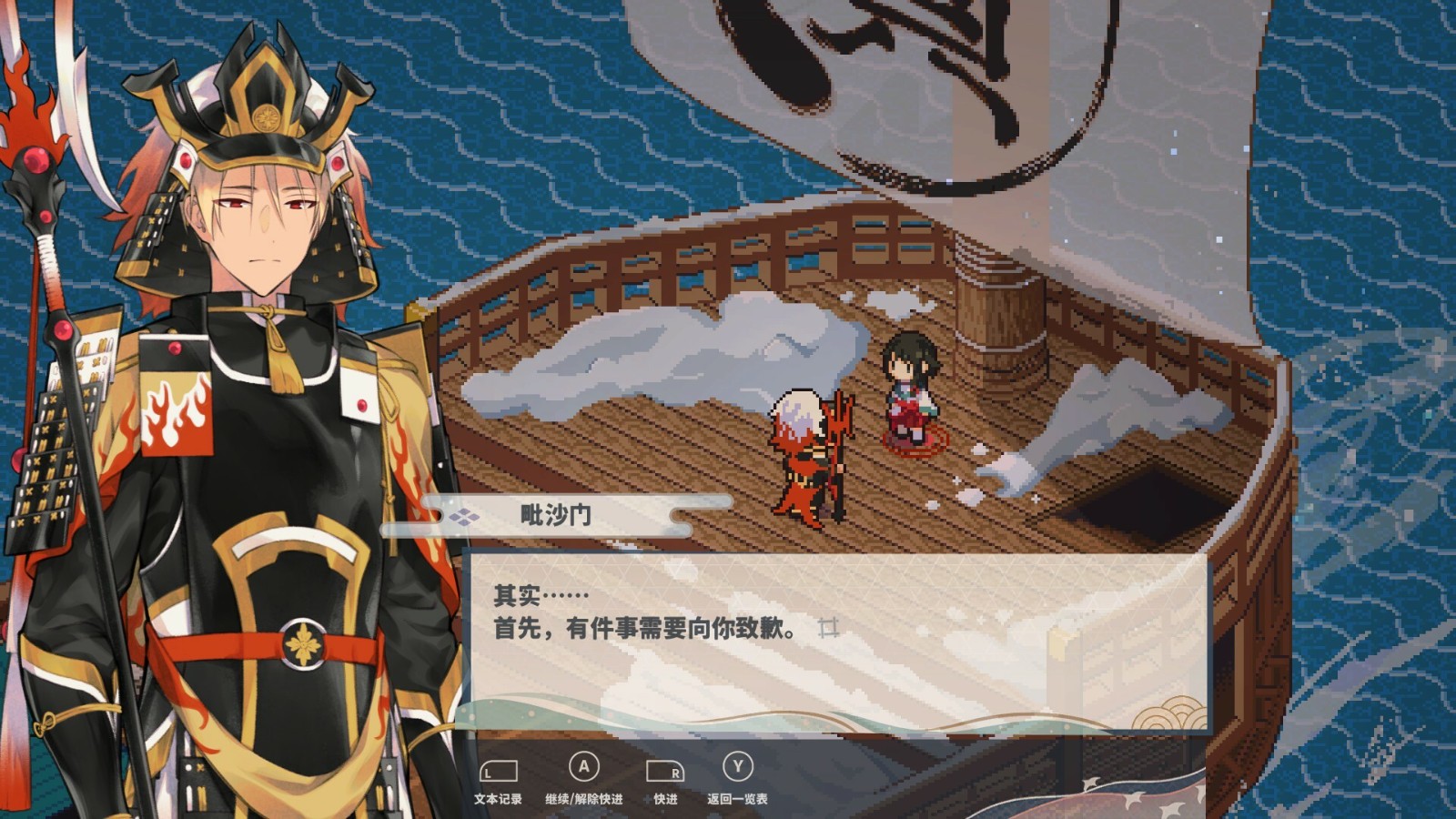The height and width of the screenshot is (819, 1456).
Task: Click the text-advance indicator after 致歉
Action: [x=831, y=629]
